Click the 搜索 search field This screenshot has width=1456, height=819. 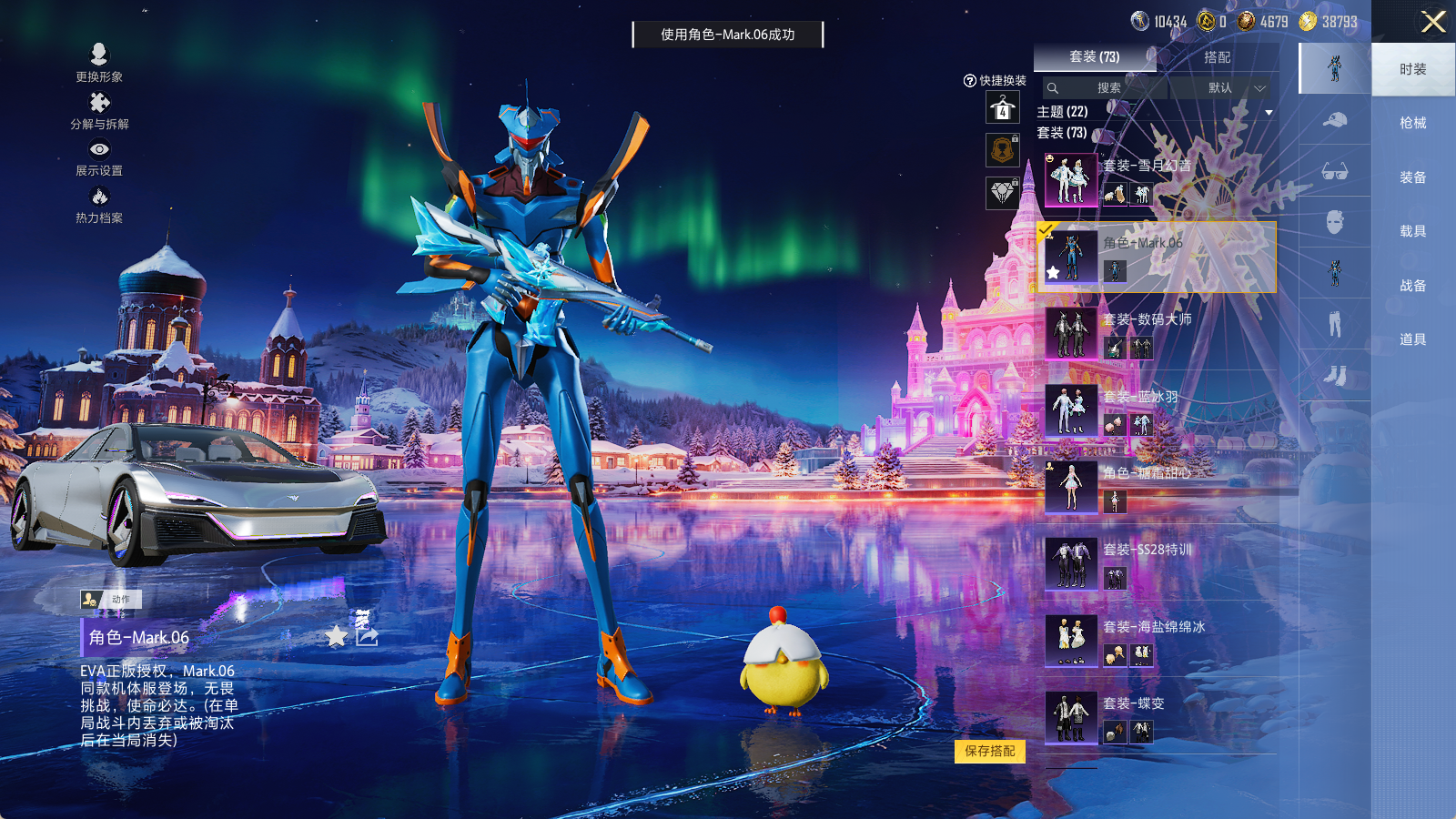coord(1107,88)
